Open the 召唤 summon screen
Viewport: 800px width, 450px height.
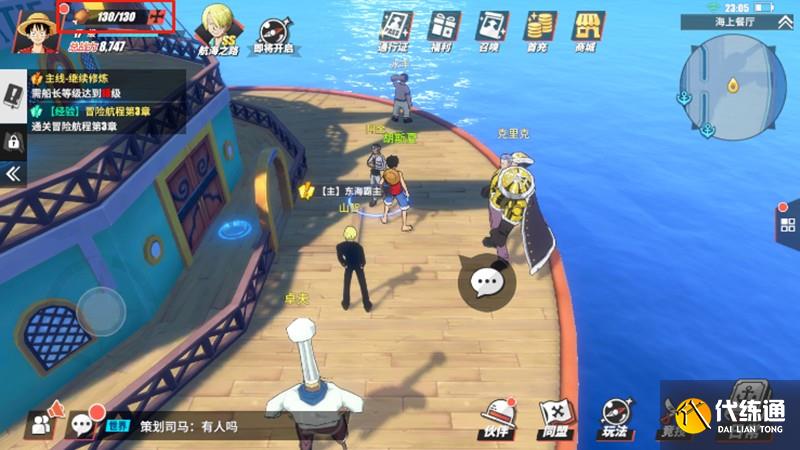pos(492,28)
